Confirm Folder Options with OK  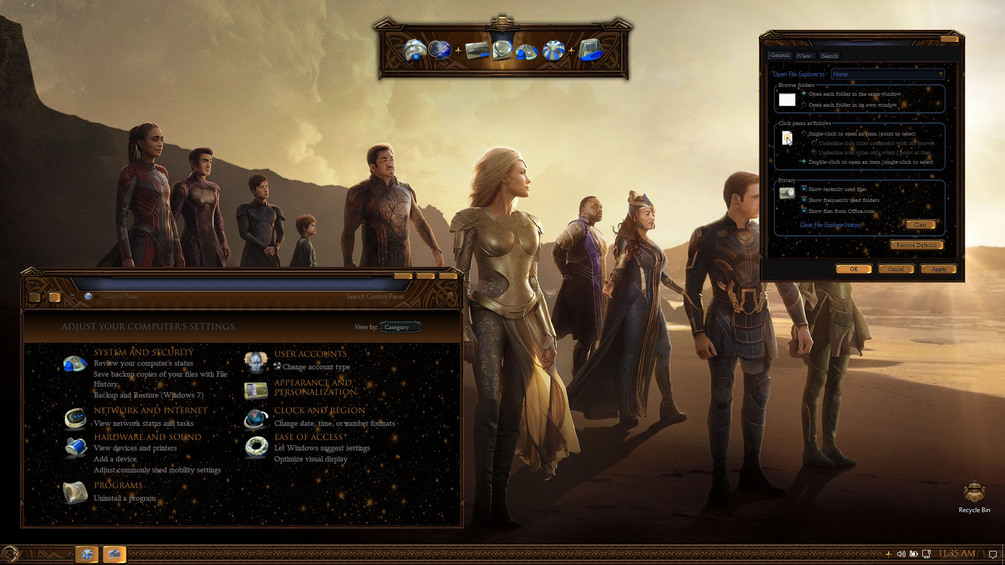(x=853, y=269)
